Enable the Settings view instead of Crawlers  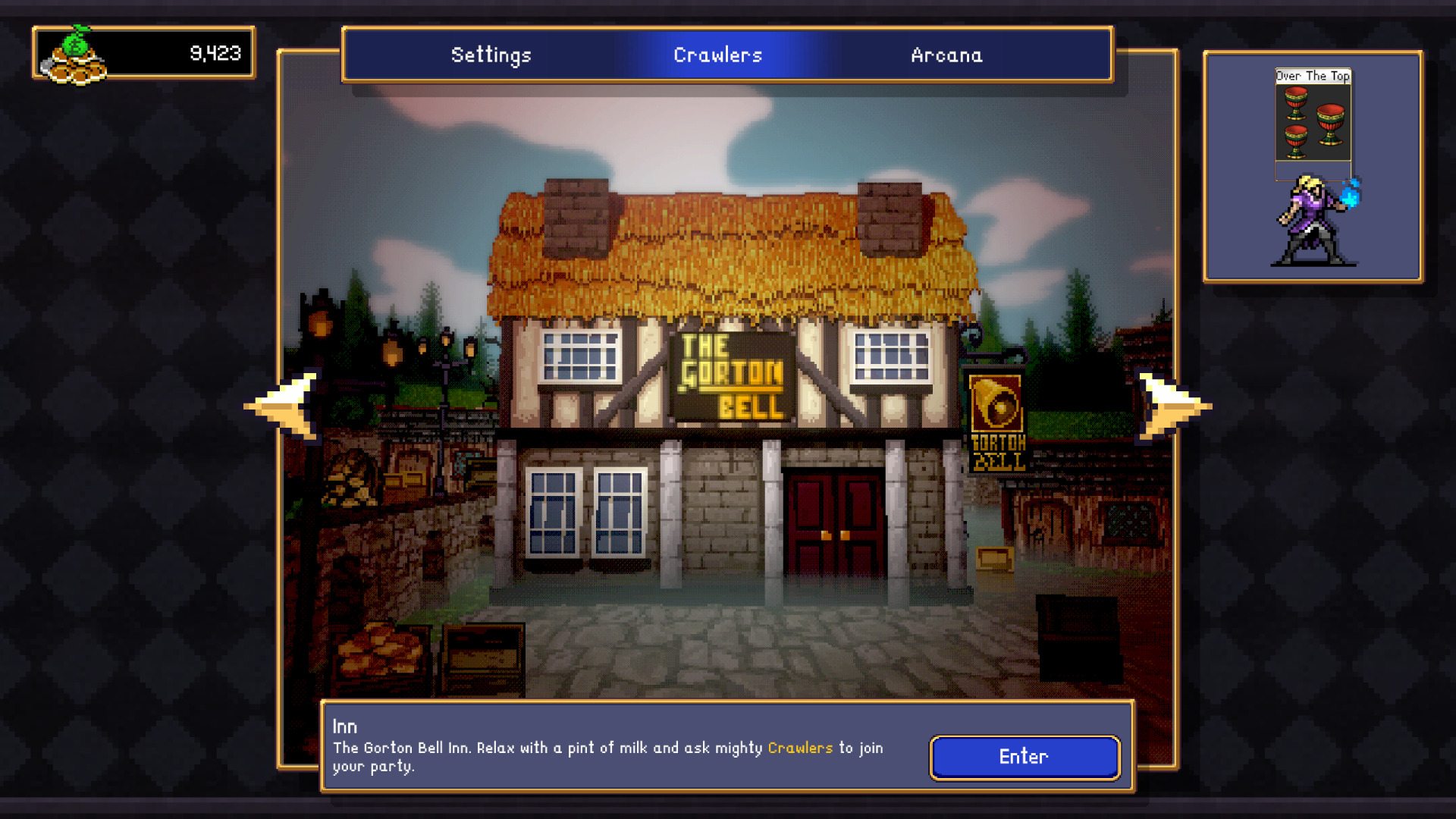pyautogui.click(x=491, y=55)
